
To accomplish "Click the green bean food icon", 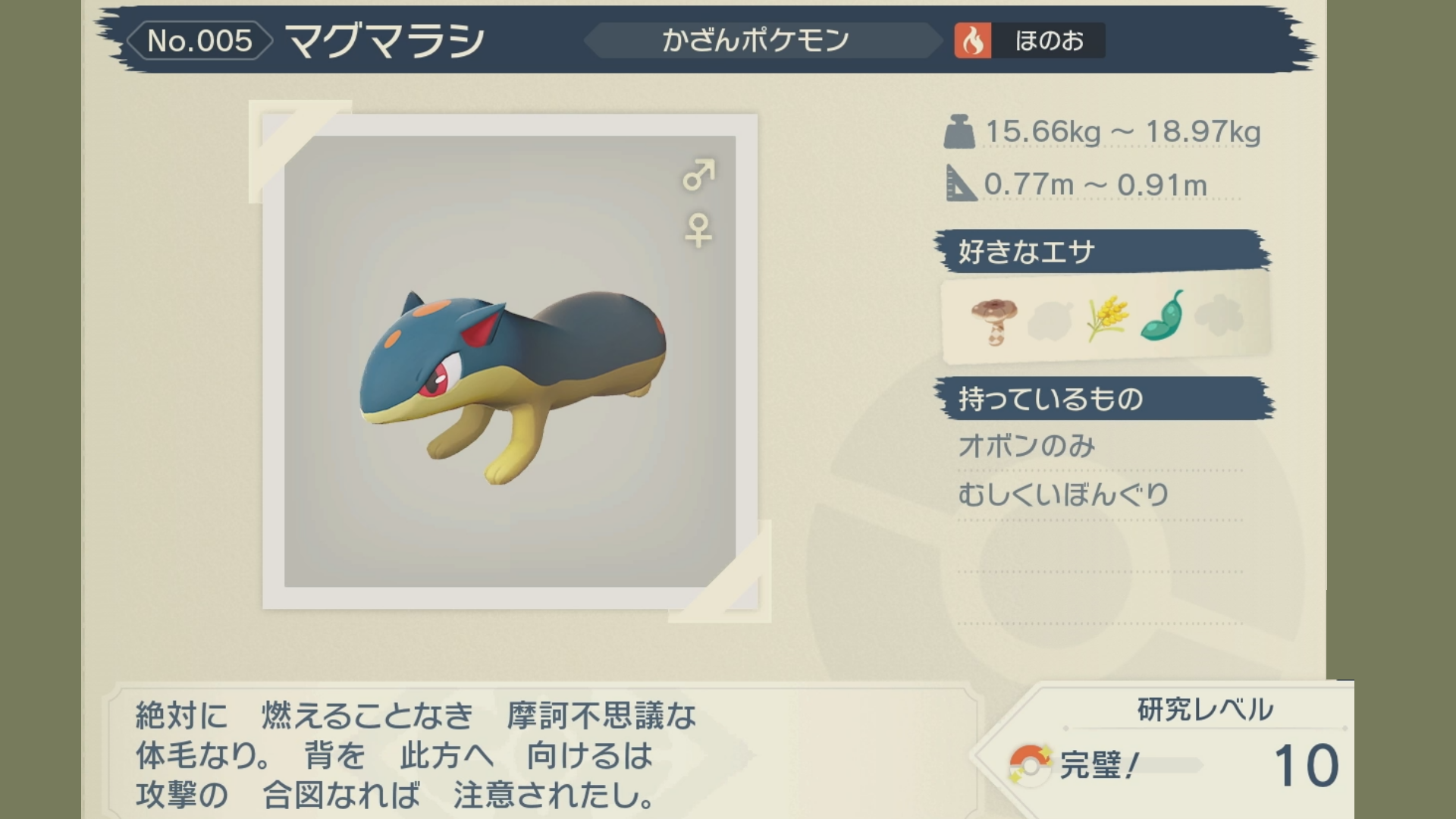I will pos(1163,317).
